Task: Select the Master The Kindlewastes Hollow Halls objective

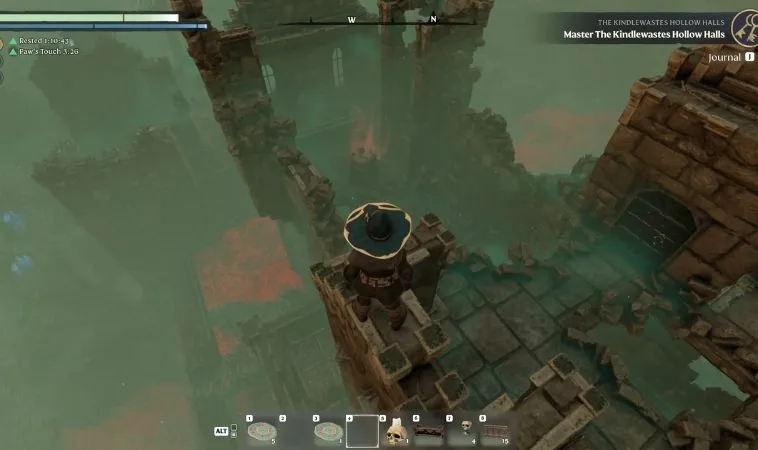Action: (643, 36)
